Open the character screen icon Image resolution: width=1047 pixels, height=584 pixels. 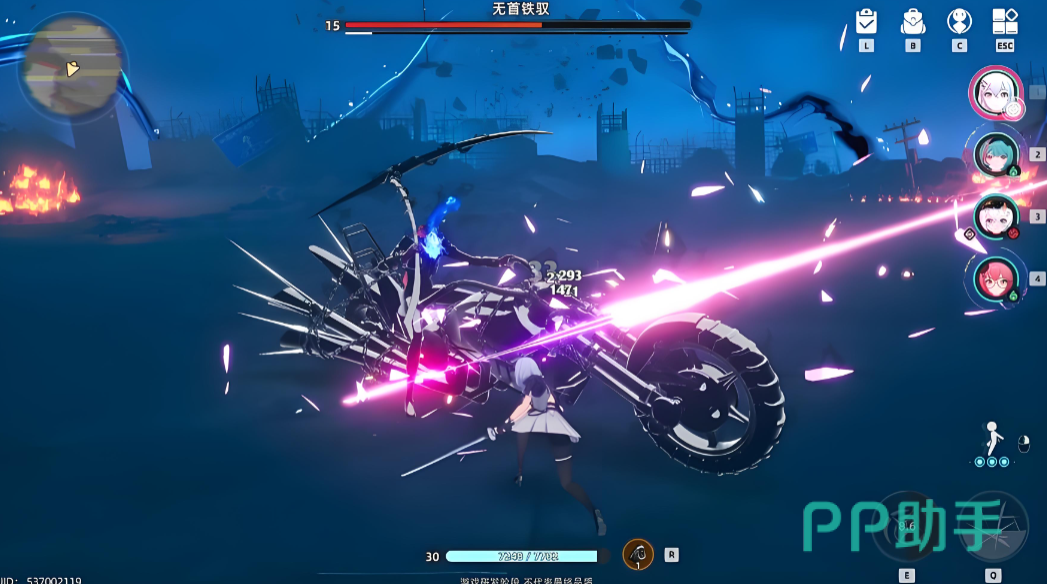(x=959, y=22)
